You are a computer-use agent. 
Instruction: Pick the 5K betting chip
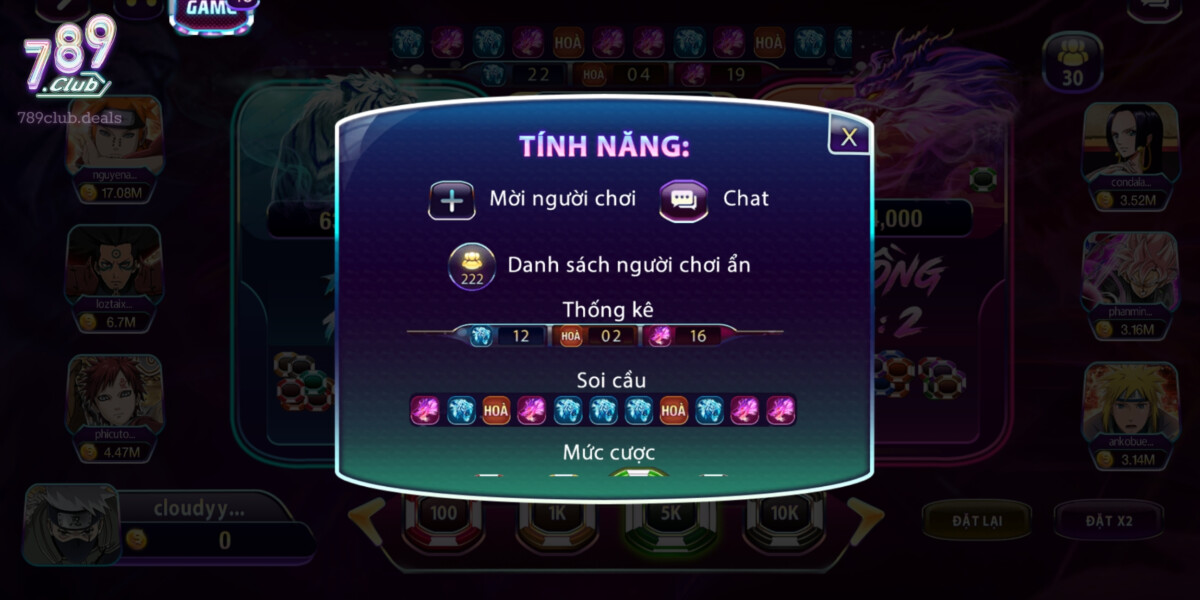tap(669, 514)
